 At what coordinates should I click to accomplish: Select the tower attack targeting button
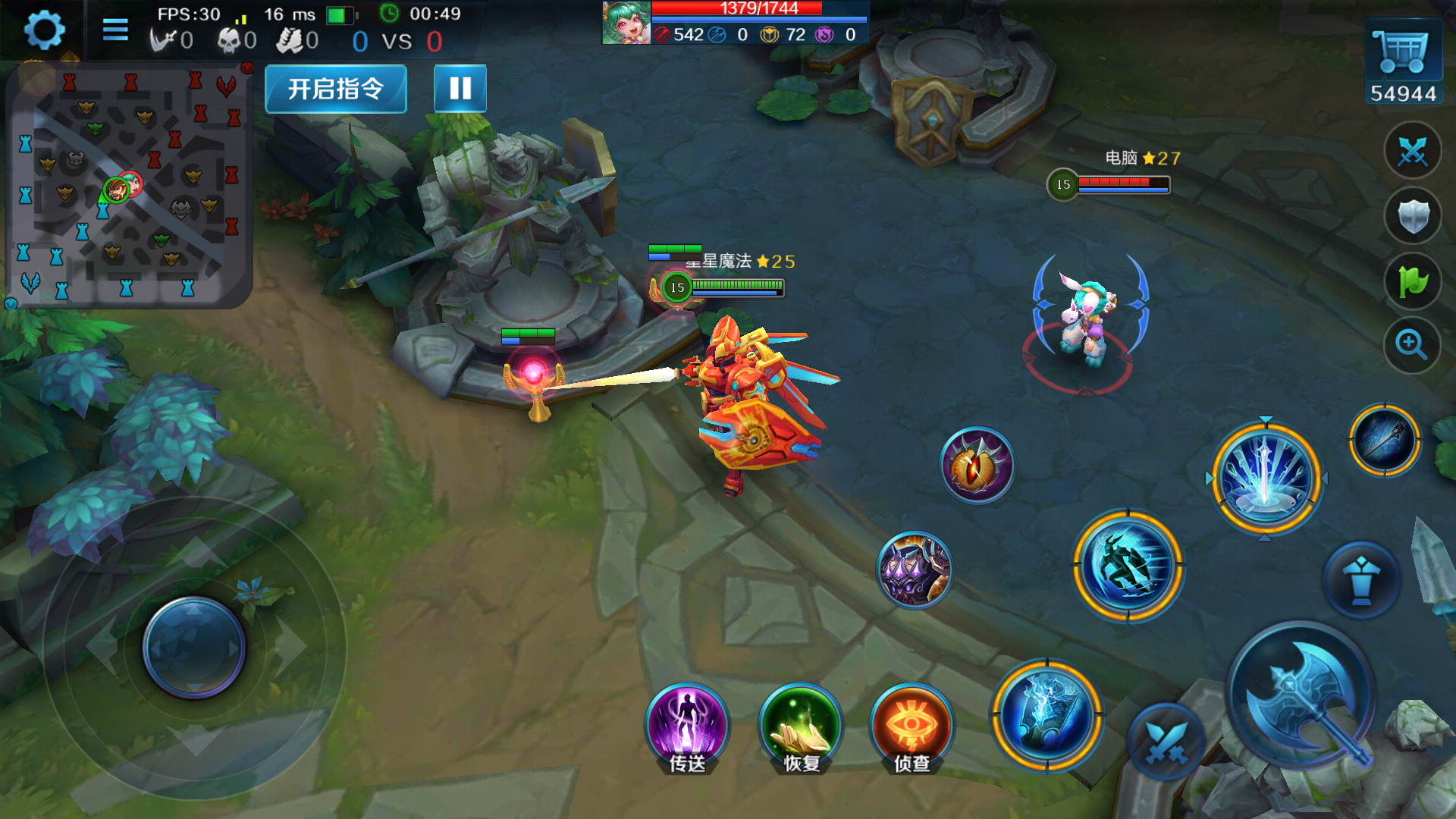[1361, 581]
